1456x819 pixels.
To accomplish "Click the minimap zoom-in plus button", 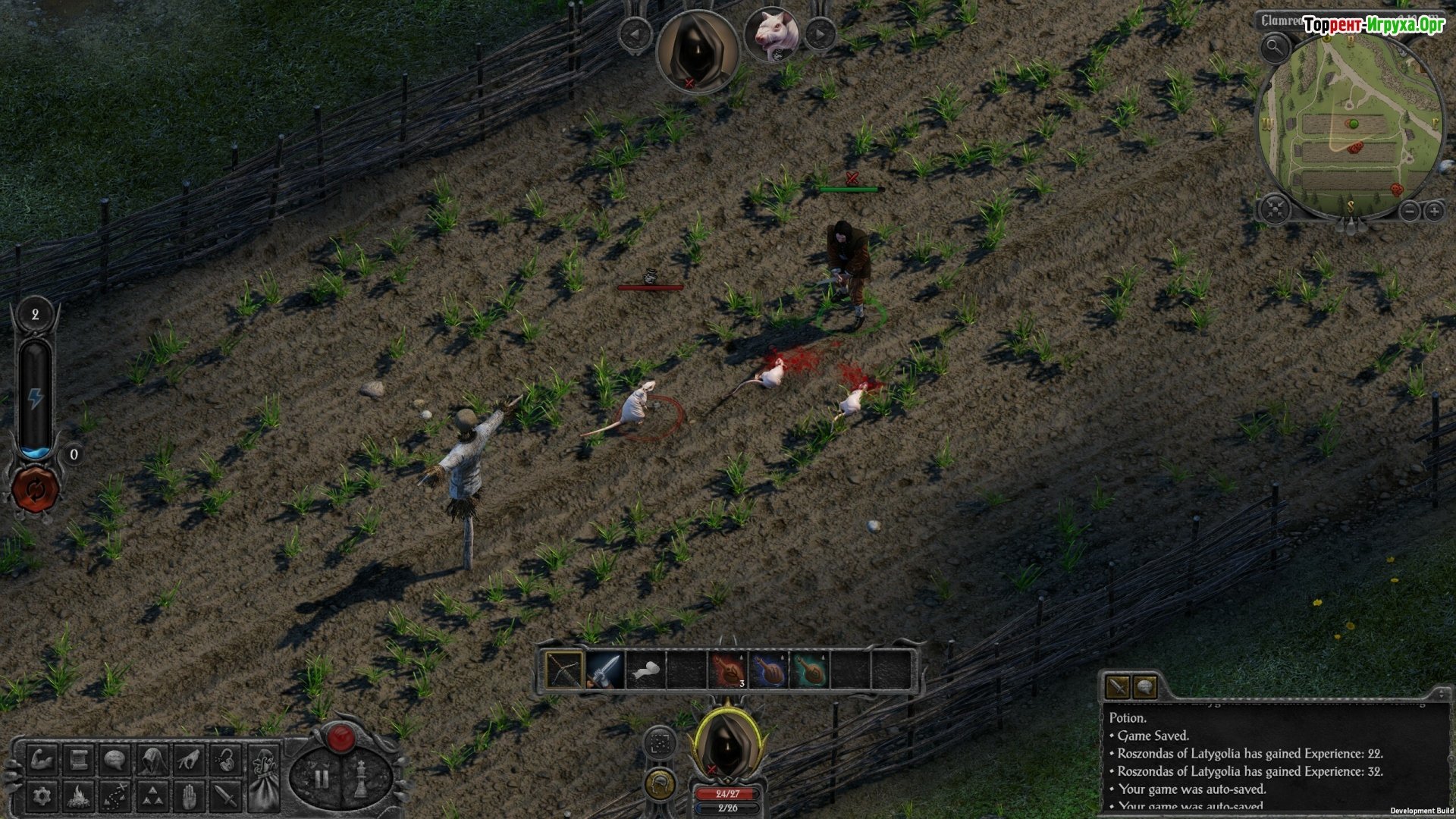I will [x=1434, y=211].
